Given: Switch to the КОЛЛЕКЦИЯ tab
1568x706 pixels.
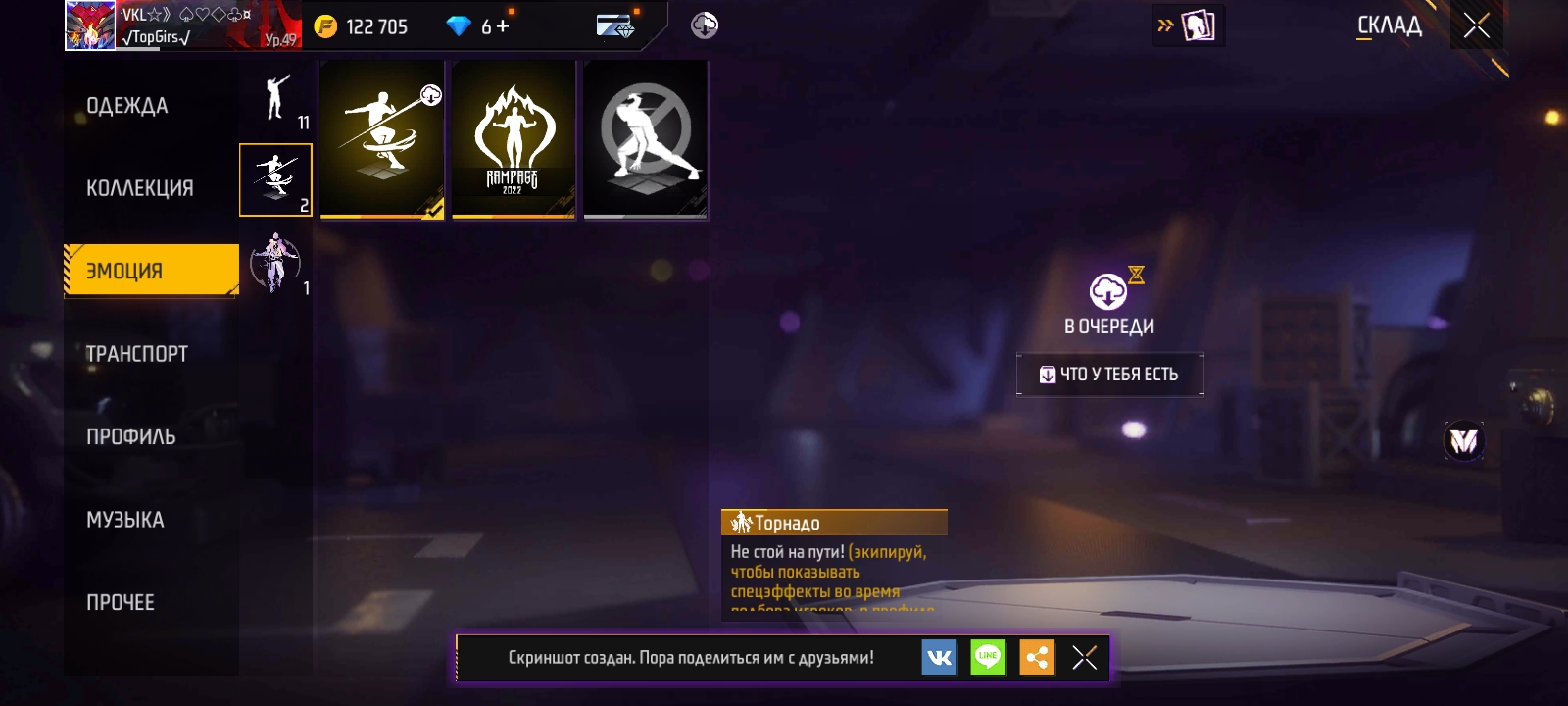Looking at the screenshot, I should [139, 188].
